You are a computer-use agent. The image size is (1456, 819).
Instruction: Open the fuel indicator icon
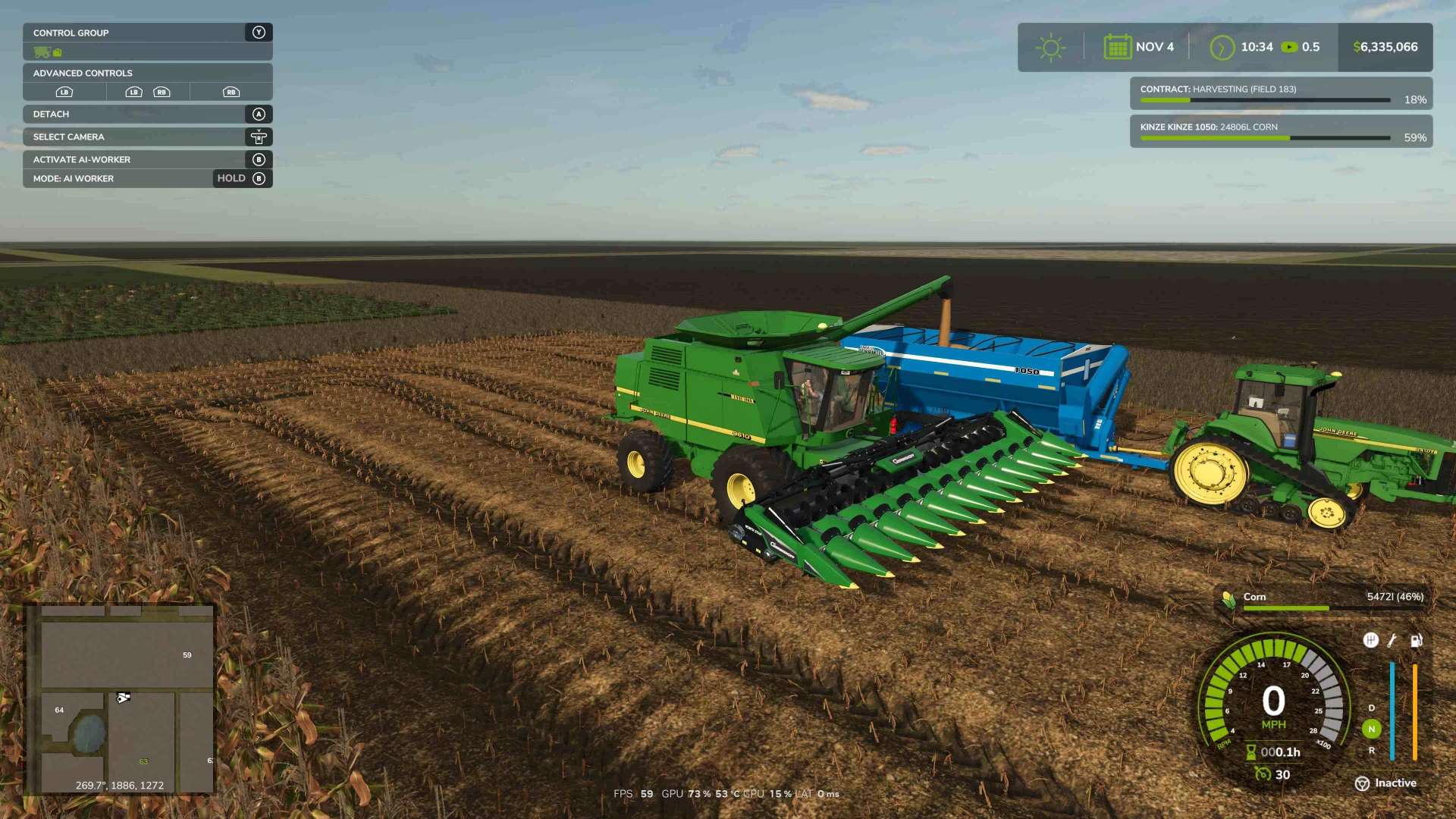(1415, 641)
